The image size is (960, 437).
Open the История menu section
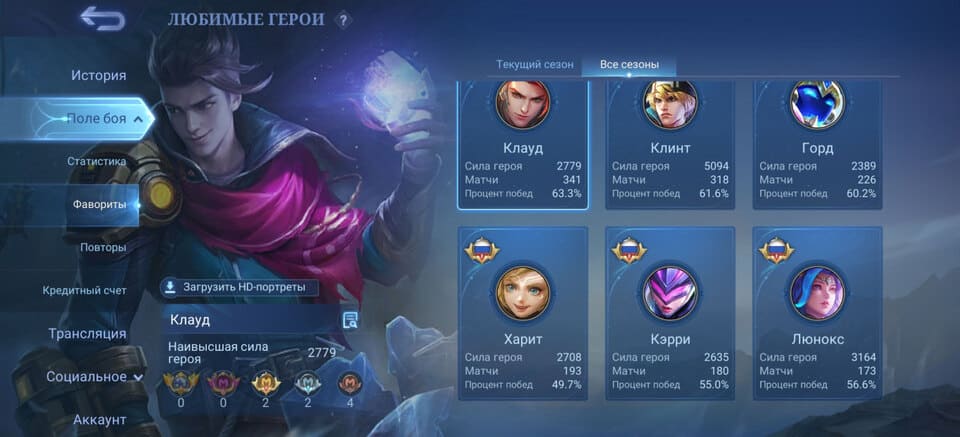pos(98,75)
